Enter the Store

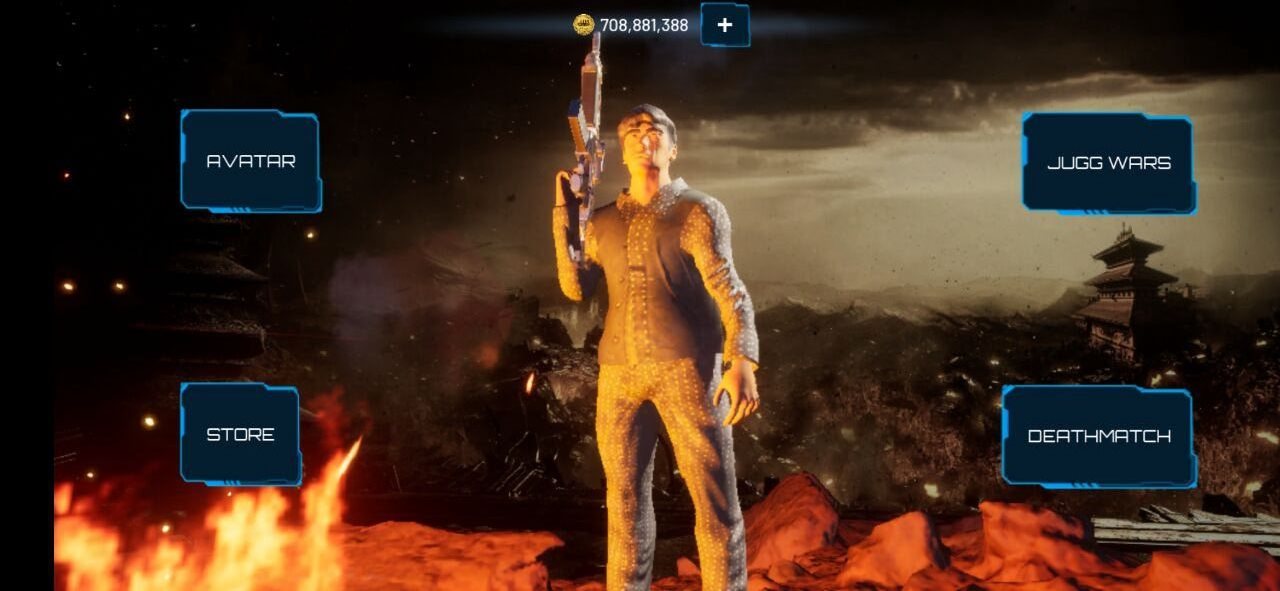(240, 434)
